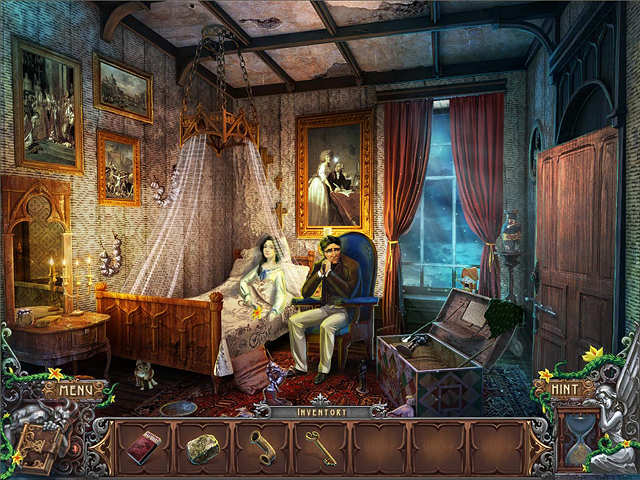Click the Inventory label tab
Screen dimensions: 640x480
[x=319, y=411]
